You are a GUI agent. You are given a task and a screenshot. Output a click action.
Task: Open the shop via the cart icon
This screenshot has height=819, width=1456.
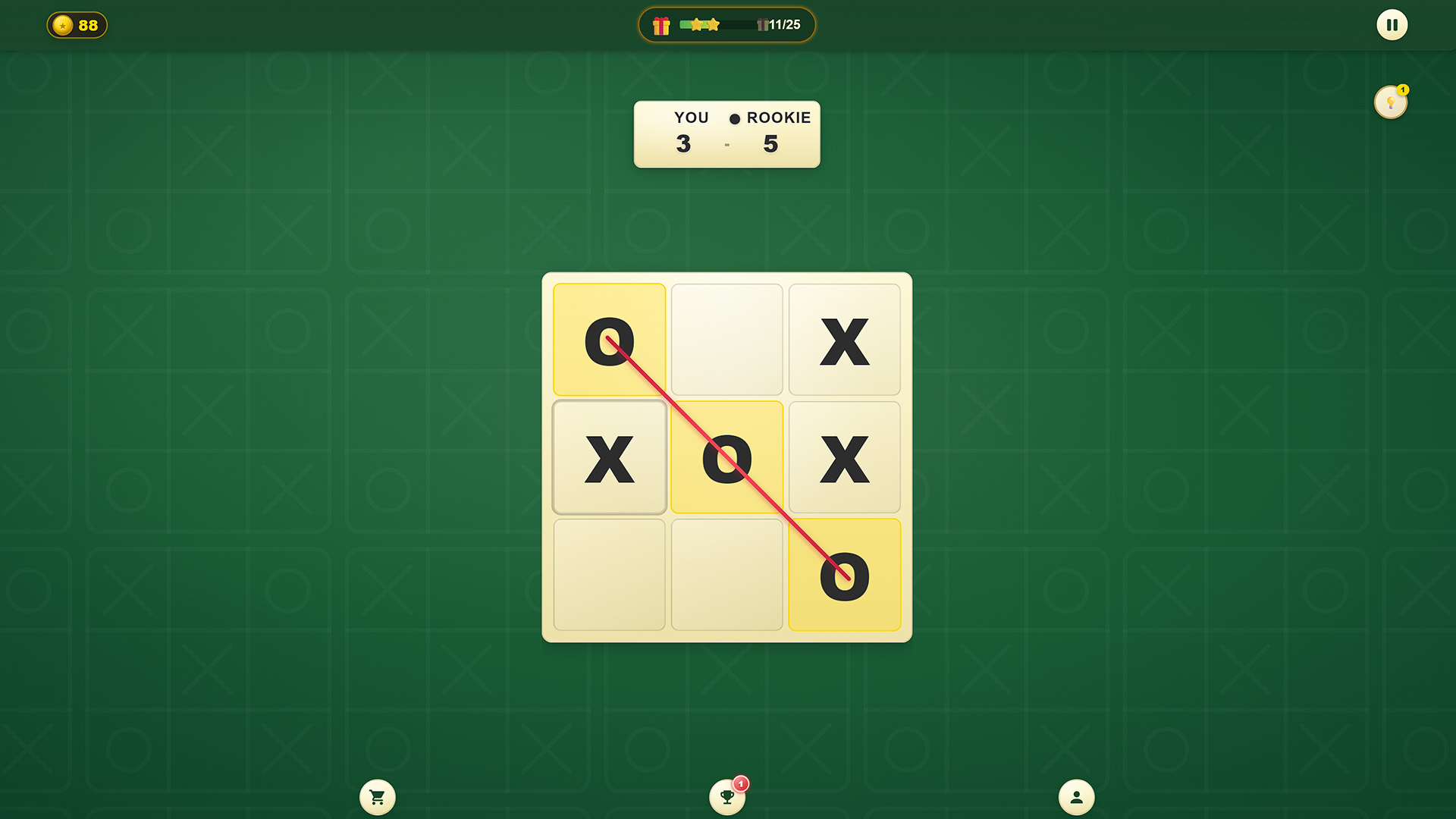[377, 797]
